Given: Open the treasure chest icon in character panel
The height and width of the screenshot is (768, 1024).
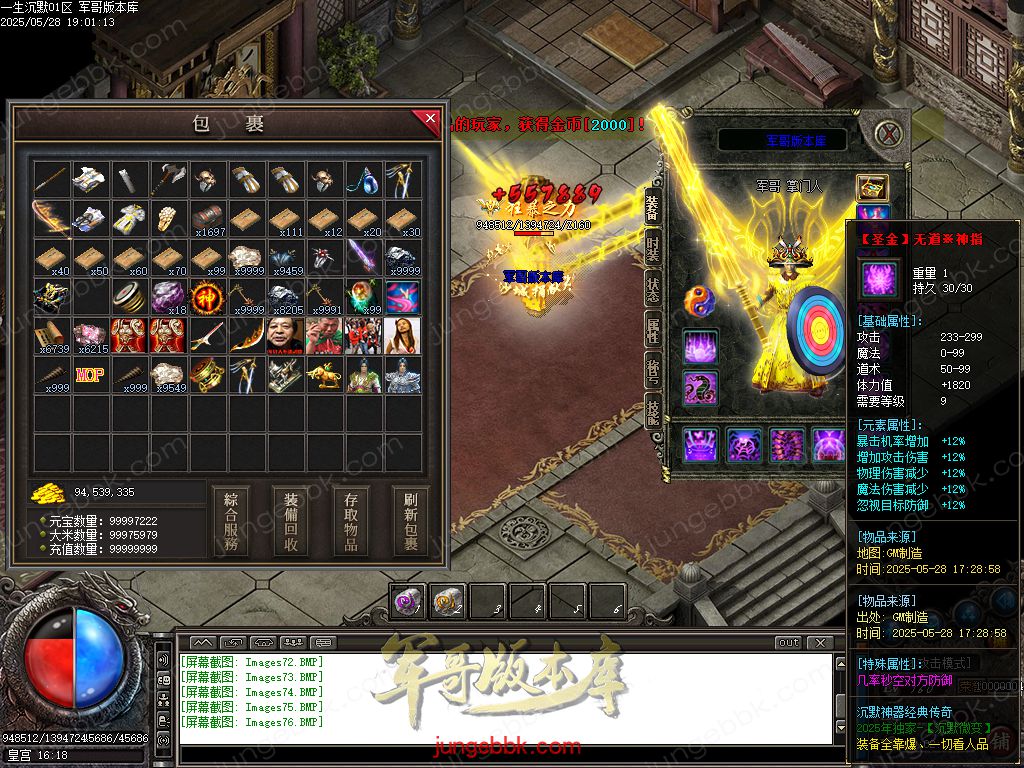Looking at the screenshot, I should pos(872,187).
